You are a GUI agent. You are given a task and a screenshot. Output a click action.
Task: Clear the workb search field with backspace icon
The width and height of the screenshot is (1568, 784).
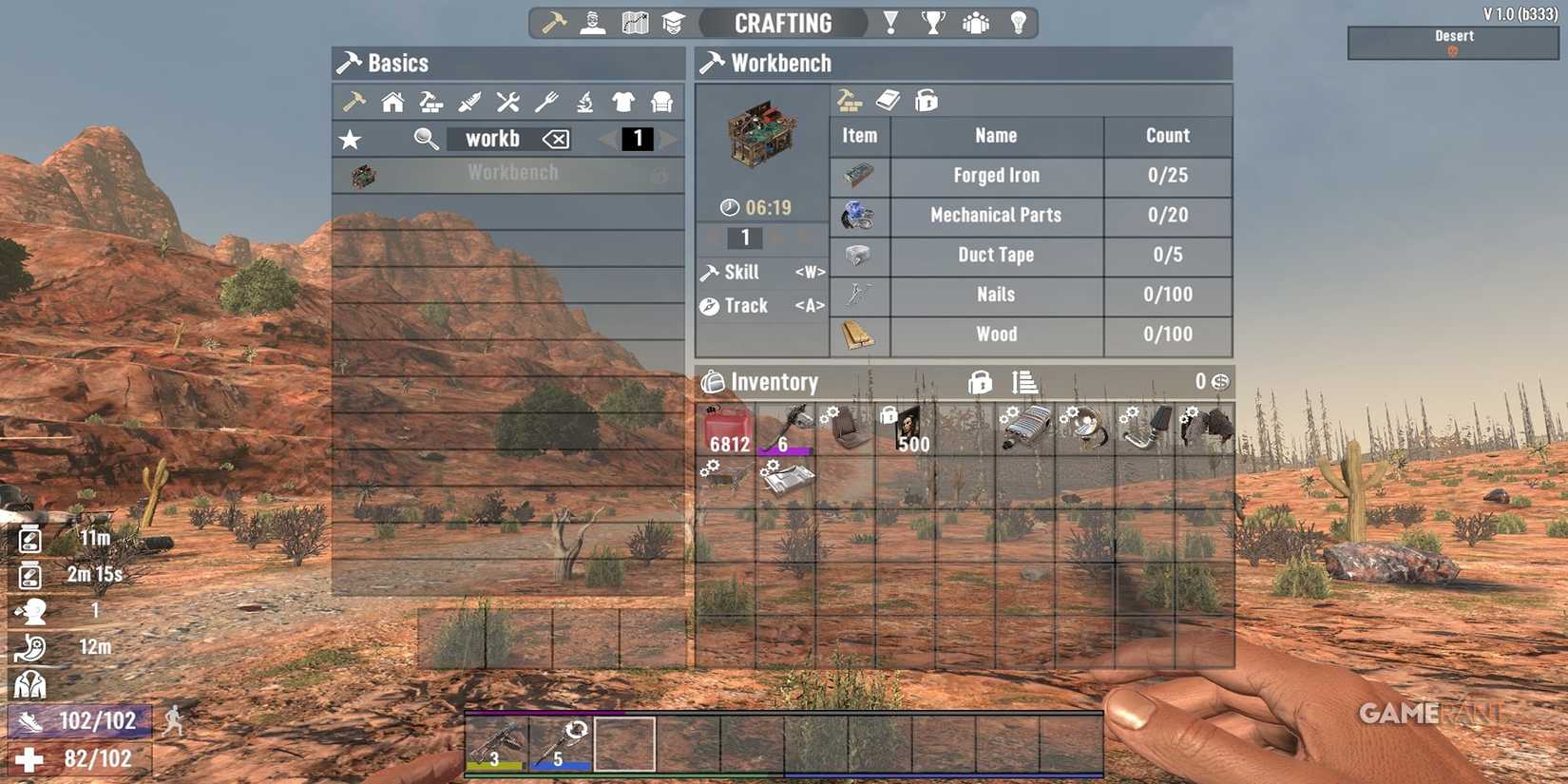coord(557,139)
